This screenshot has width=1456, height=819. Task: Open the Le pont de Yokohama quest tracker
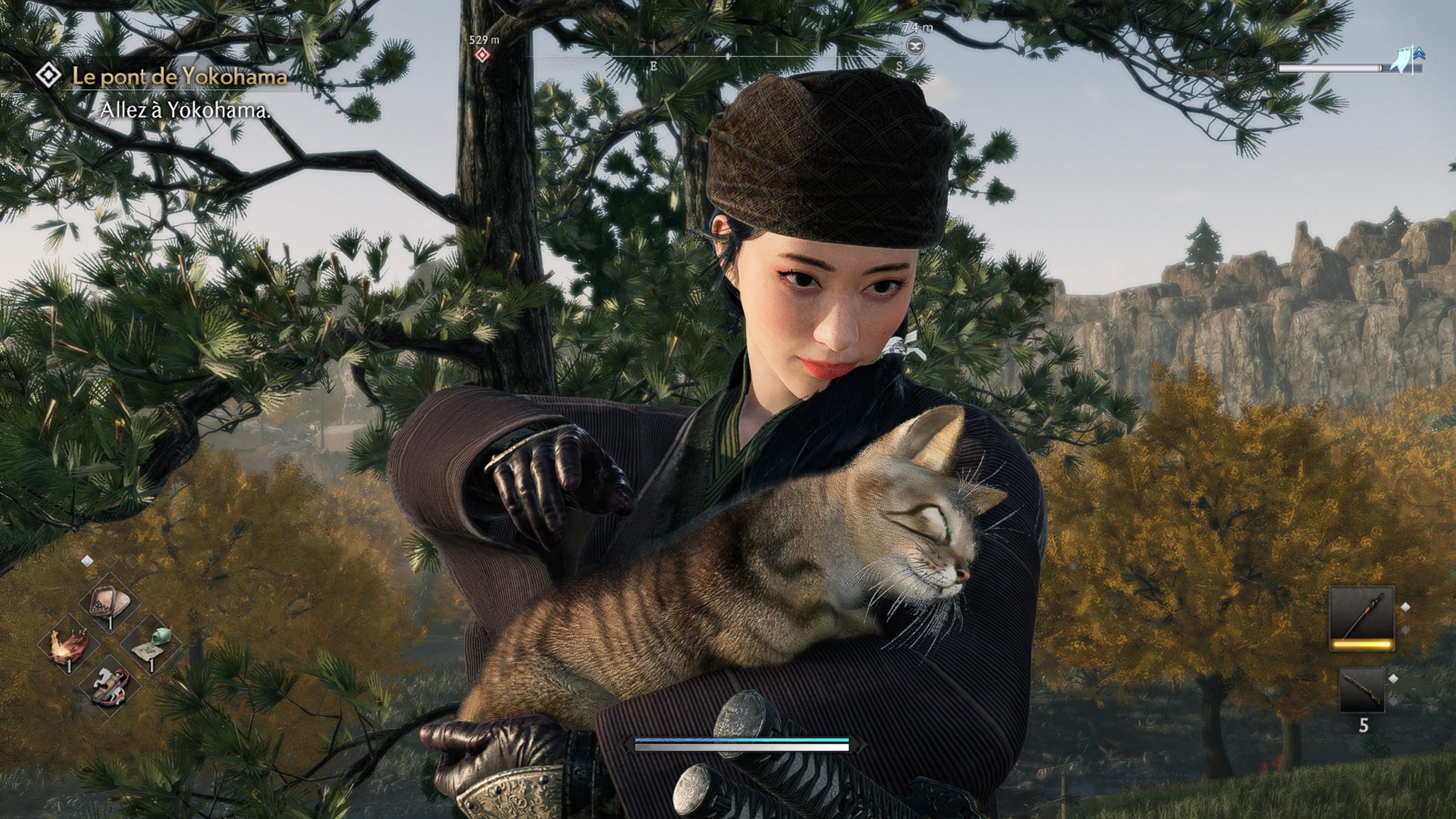pyautogui.click(x=179, y=77)
